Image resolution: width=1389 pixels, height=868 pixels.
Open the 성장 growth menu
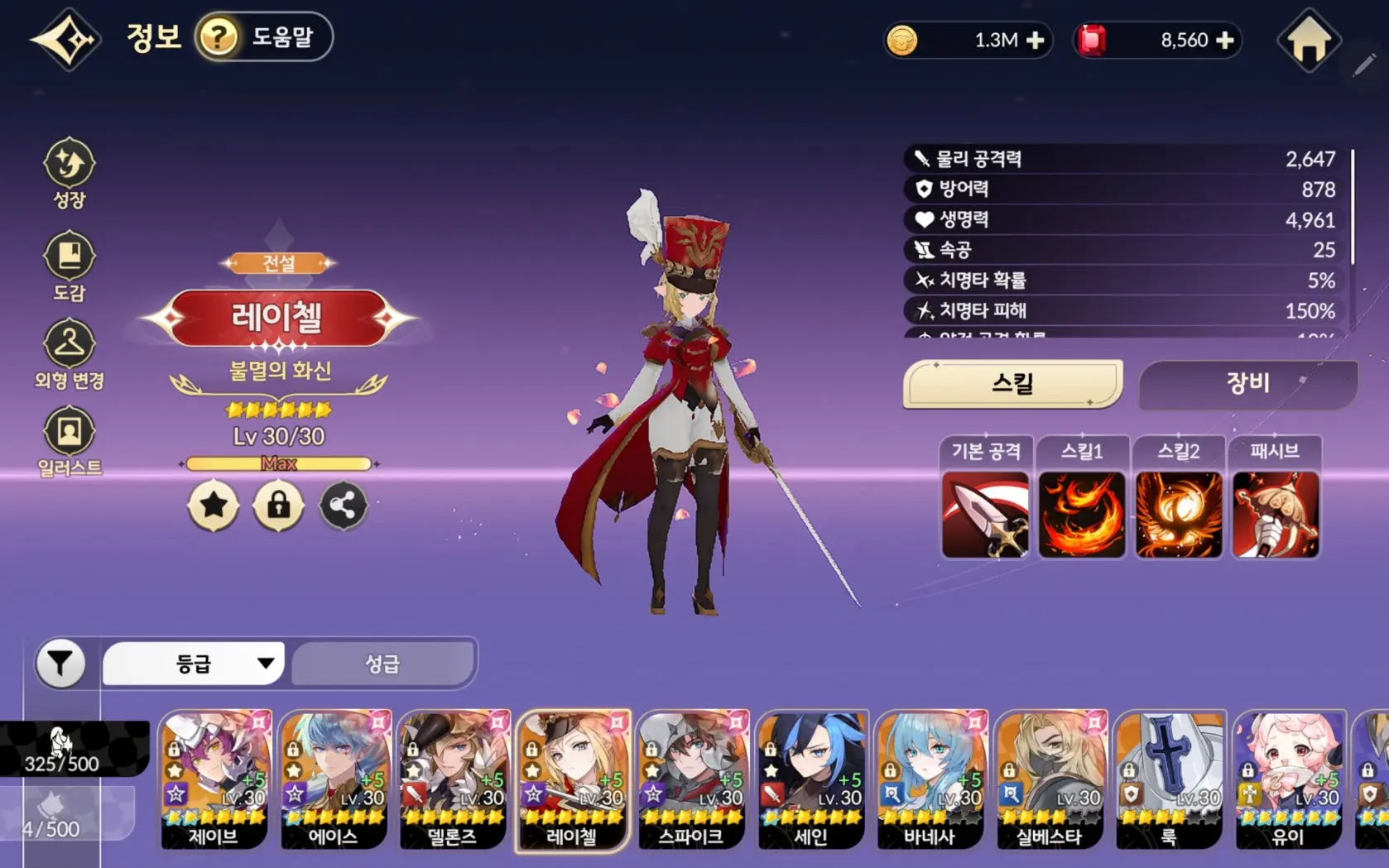[x=70, y=172]
